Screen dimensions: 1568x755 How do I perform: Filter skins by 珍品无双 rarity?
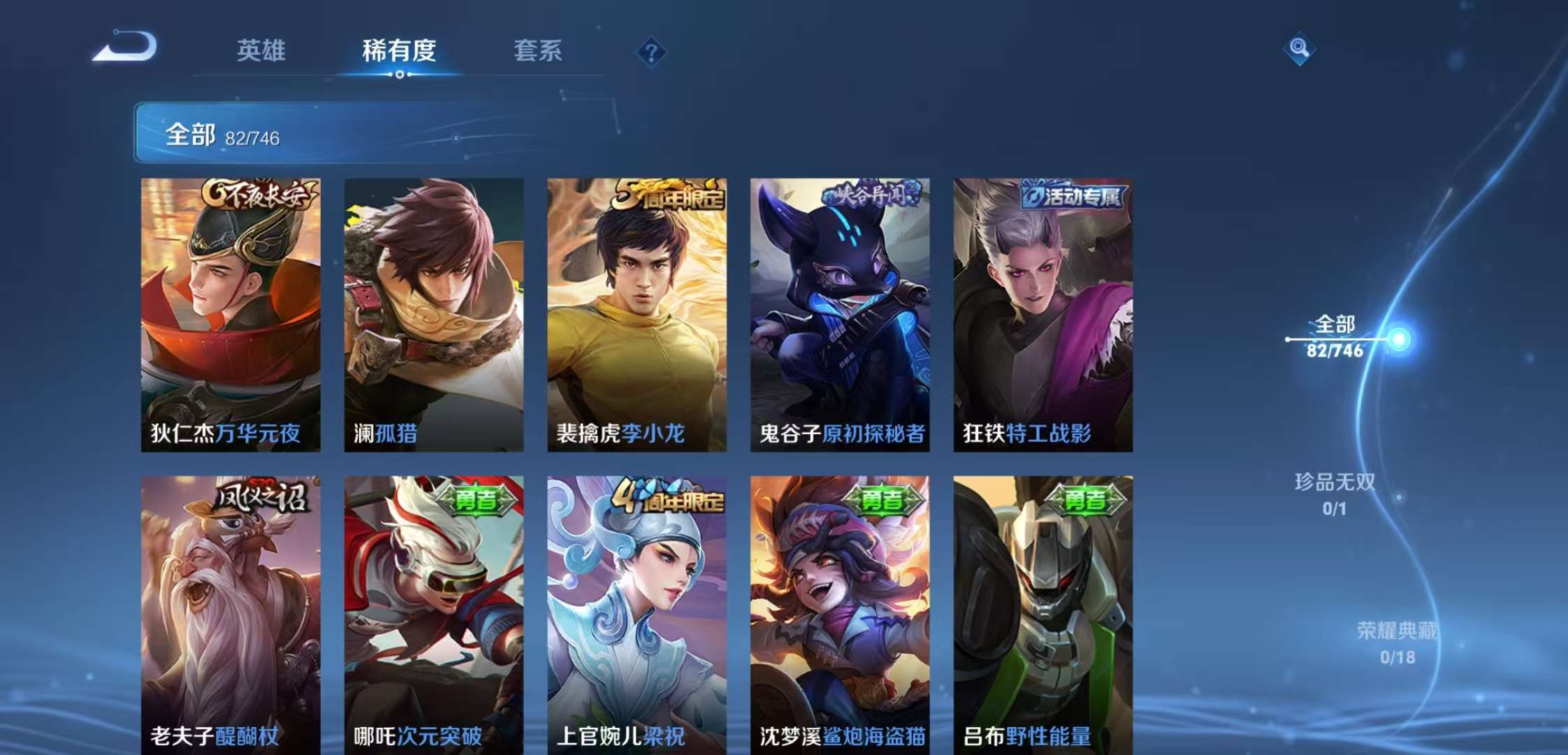(1335, 494)
